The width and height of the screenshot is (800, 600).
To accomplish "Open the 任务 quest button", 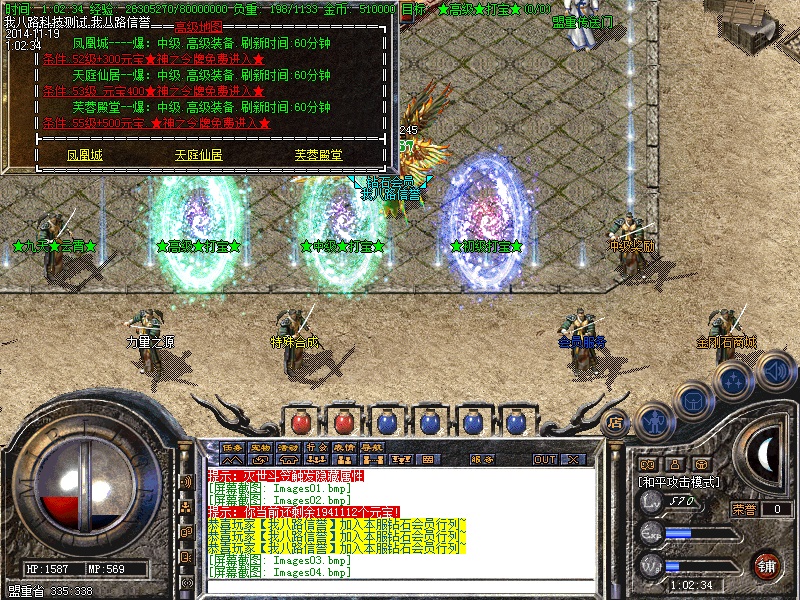I will [x=232, y=447].
